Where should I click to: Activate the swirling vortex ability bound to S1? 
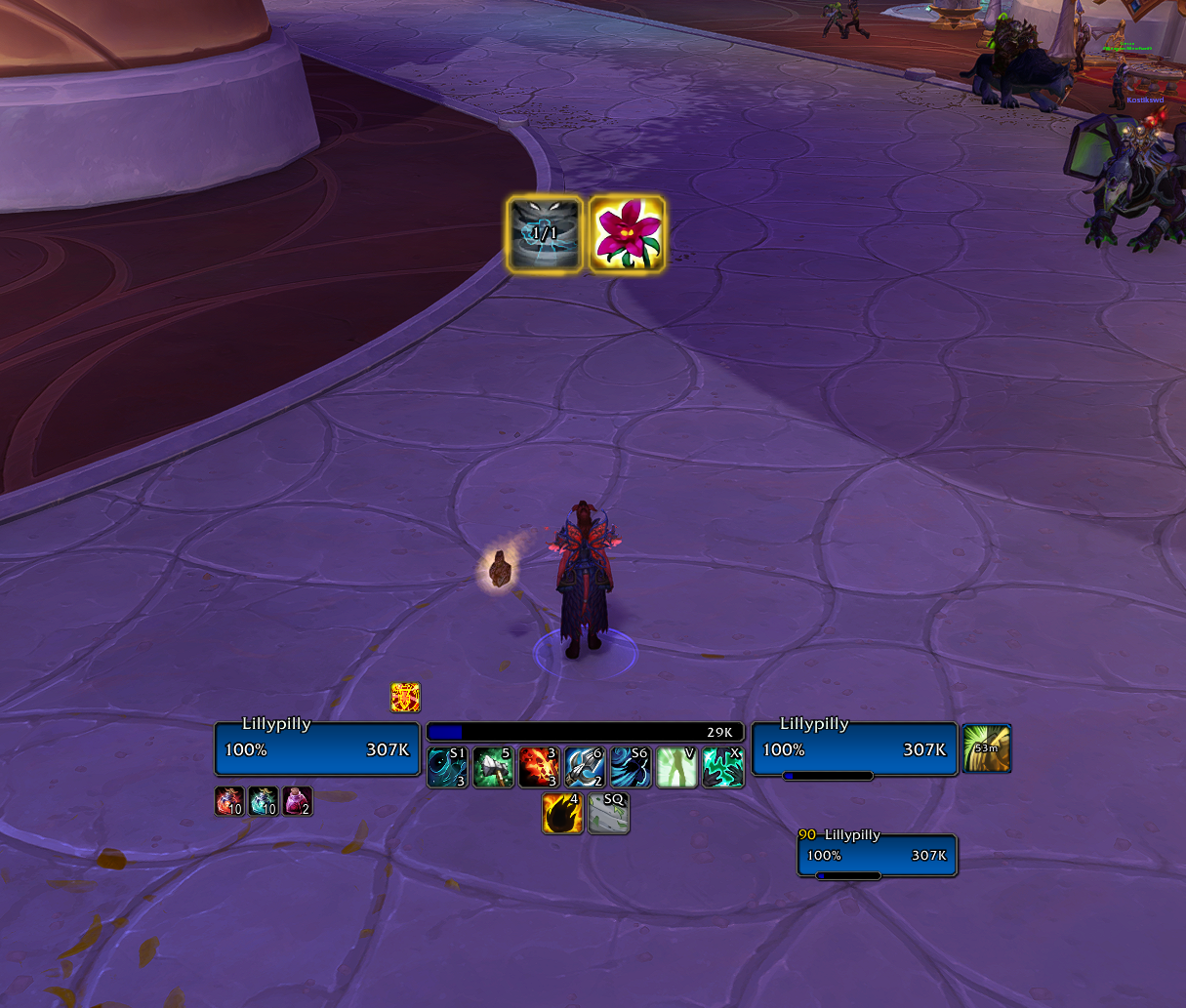coord(447,768)
